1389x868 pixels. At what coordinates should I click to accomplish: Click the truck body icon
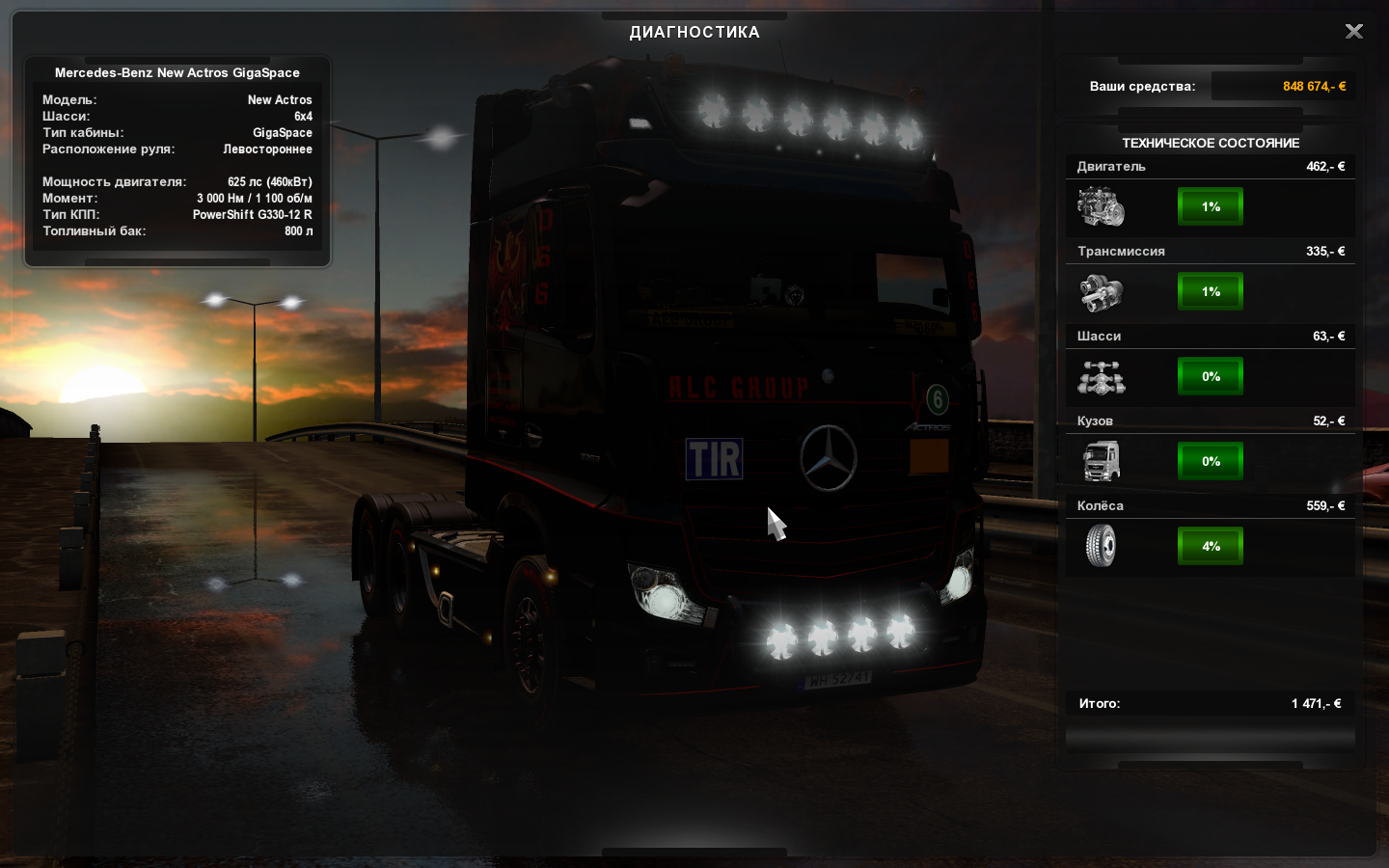[x=1101, y=461]
